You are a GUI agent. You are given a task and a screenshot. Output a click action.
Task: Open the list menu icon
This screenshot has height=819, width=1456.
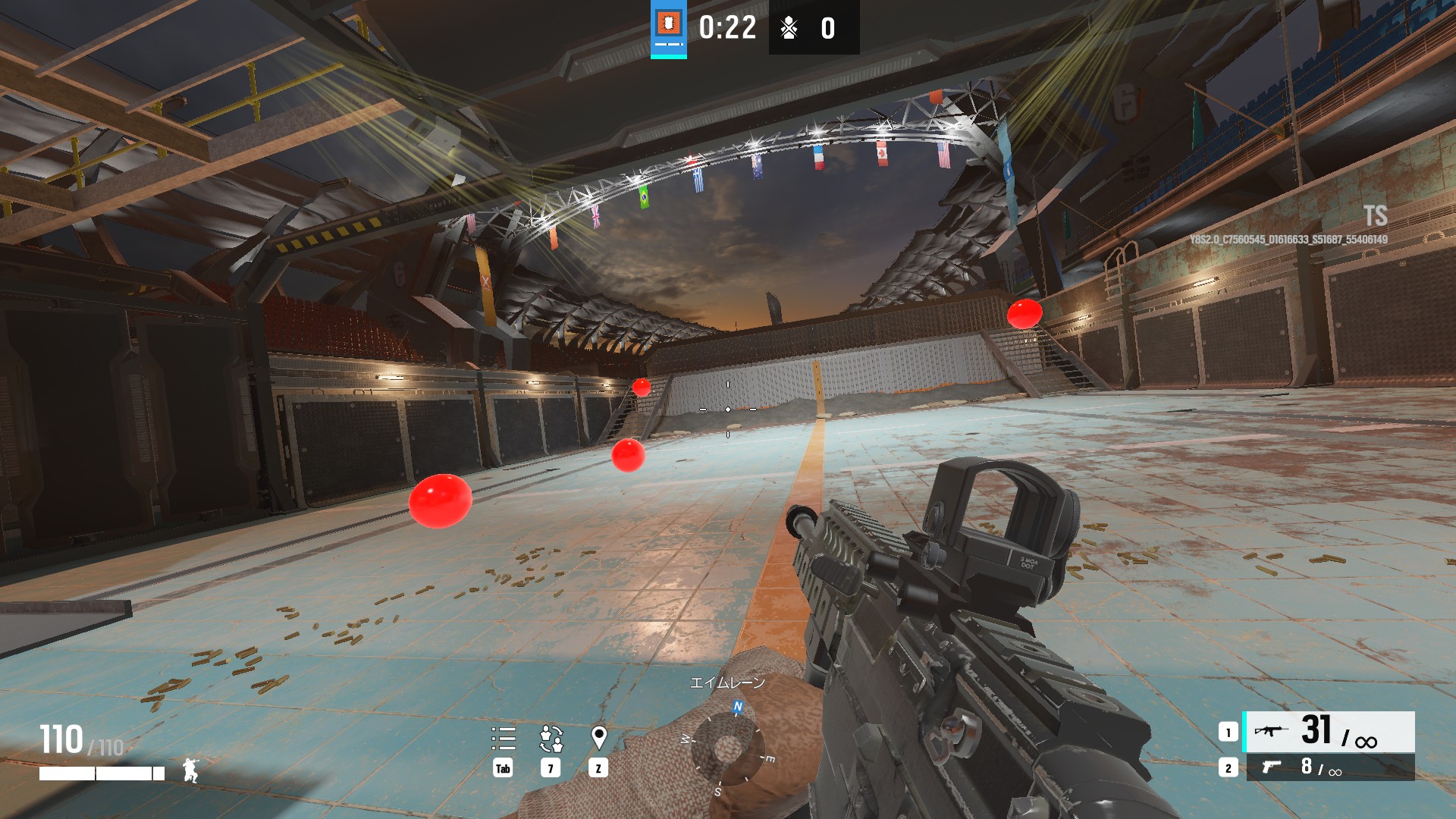pyautogui.click(x=503, y=738)
